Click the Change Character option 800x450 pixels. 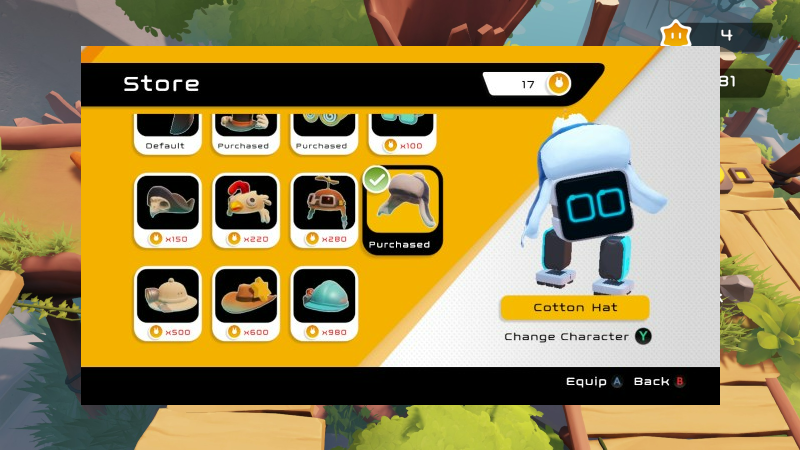click(577, 337)
